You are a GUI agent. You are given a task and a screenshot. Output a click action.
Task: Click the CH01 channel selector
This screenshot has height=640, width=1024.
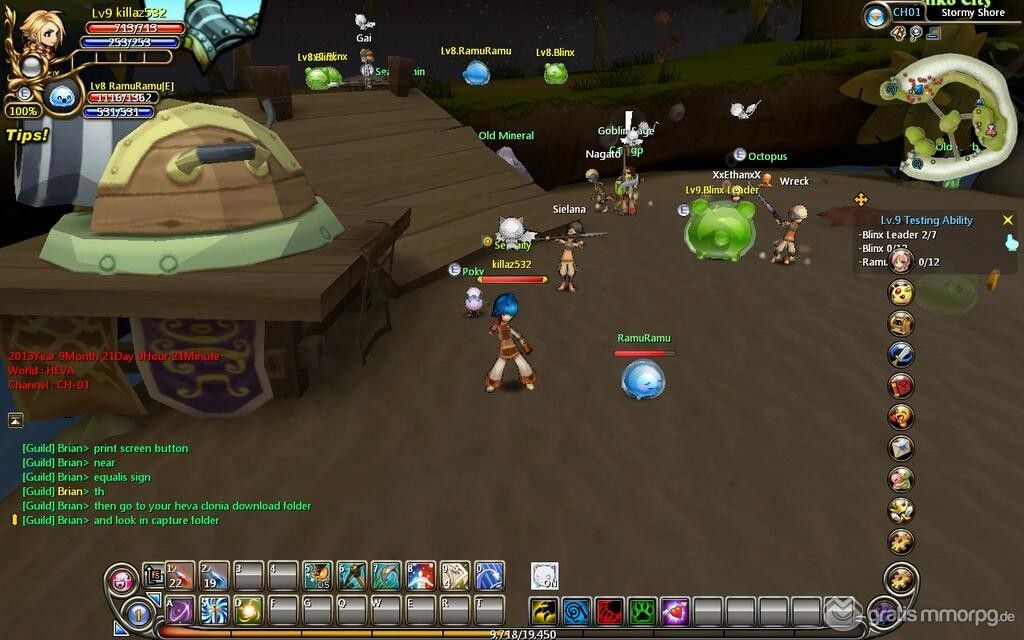point(906,13)
